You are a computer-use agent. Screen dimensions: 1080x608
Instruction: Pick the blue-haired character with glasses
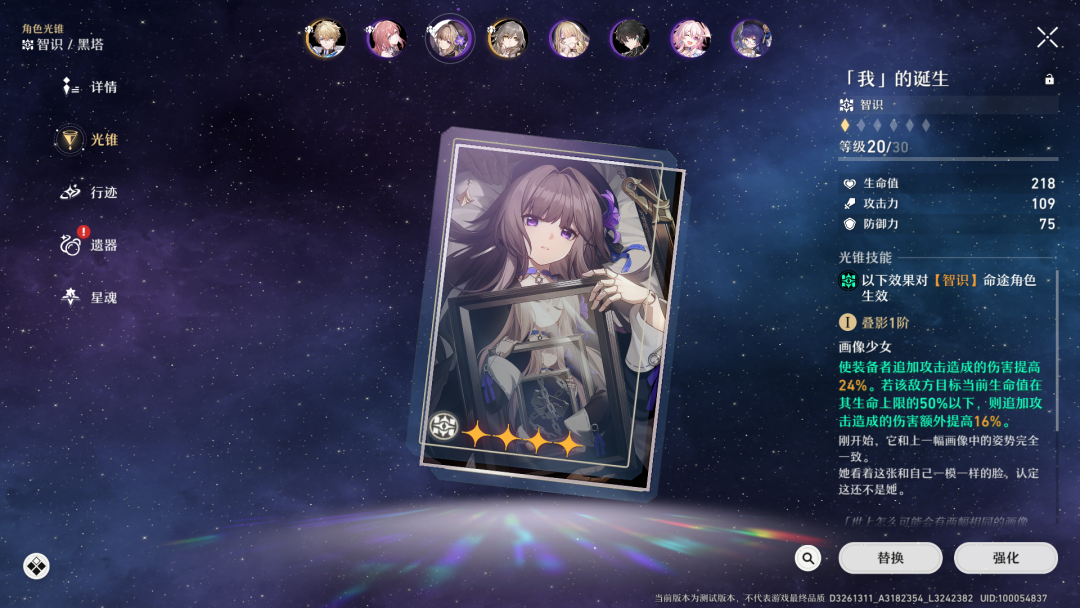point(750,39)
